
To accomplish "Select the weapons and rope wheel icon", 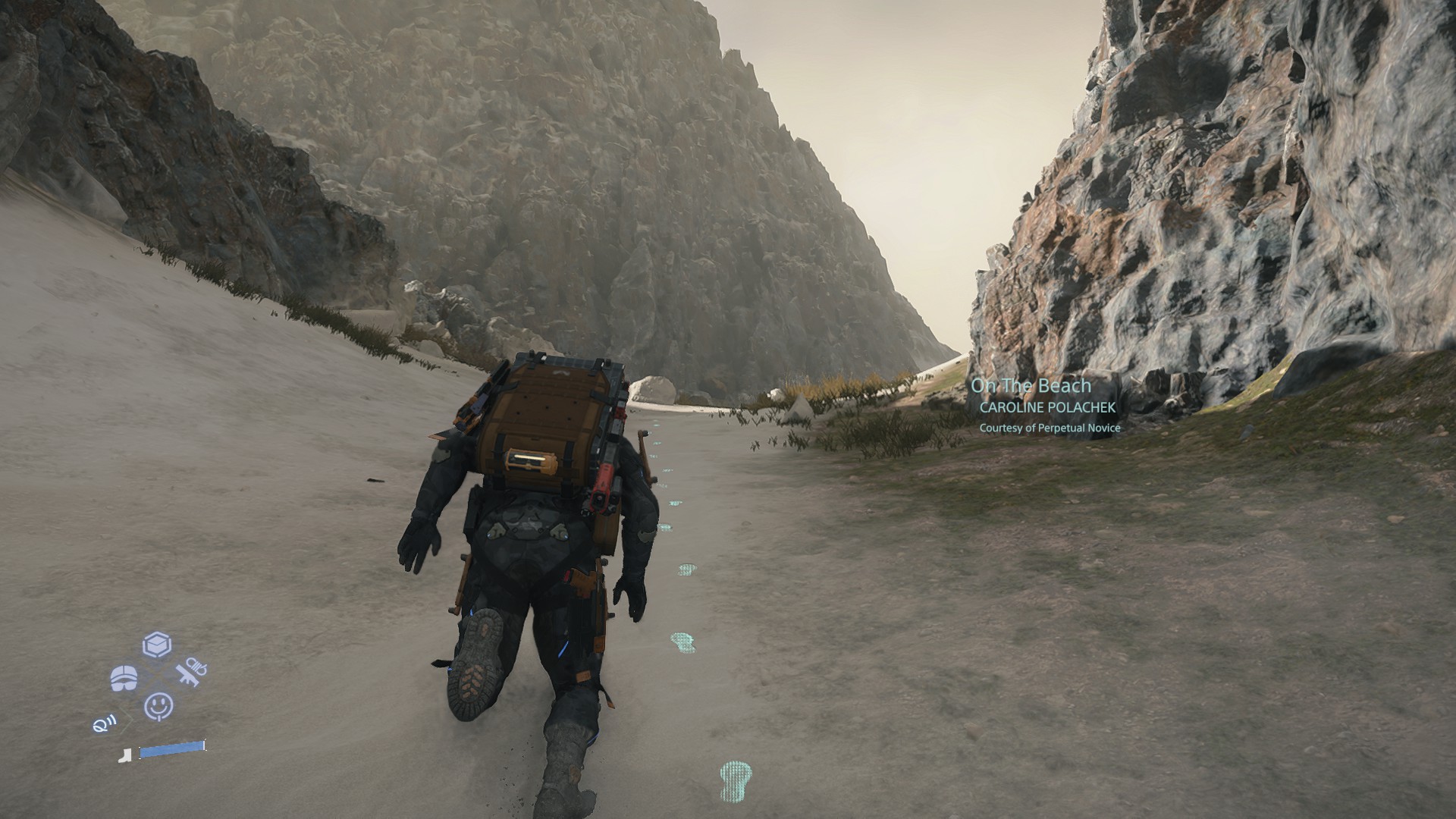I will [x=190, y=672].
